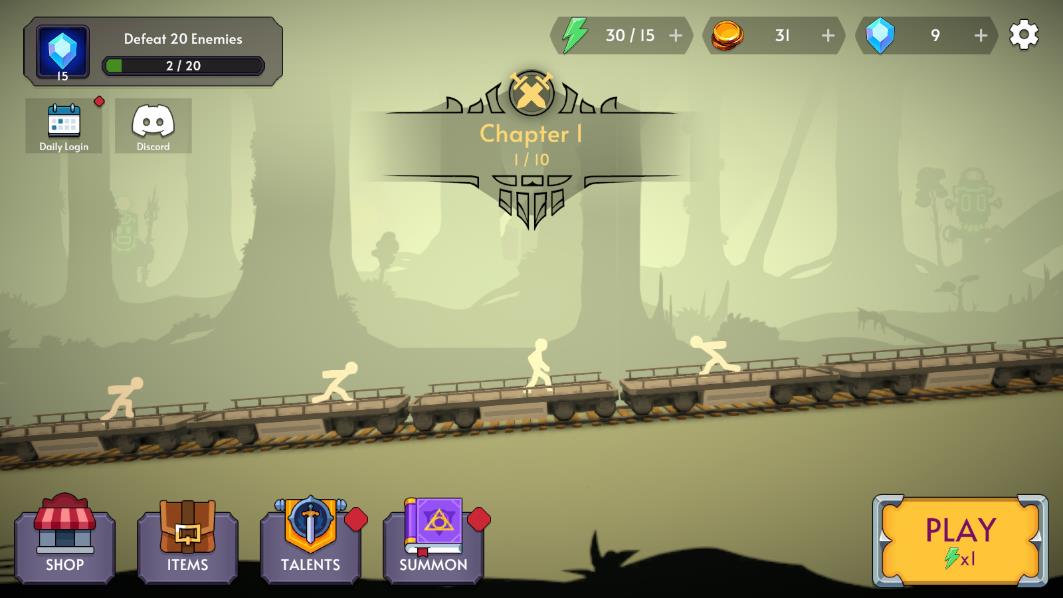This screenshot has width=1063, height=598.
Task: Start the level with the Play button
Action: tap(960, 540)
